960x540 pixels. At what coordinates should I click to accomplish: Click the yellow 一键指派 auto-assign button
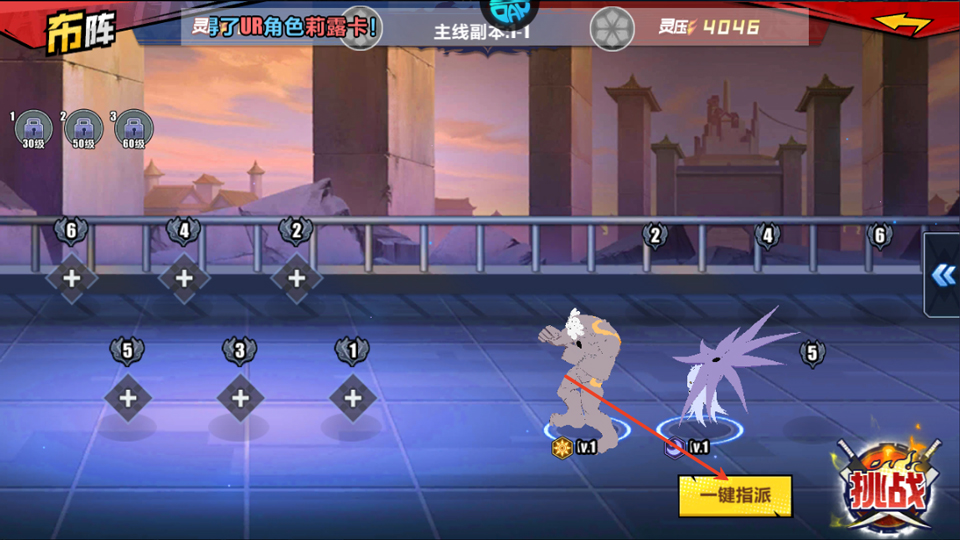[735, 496]
